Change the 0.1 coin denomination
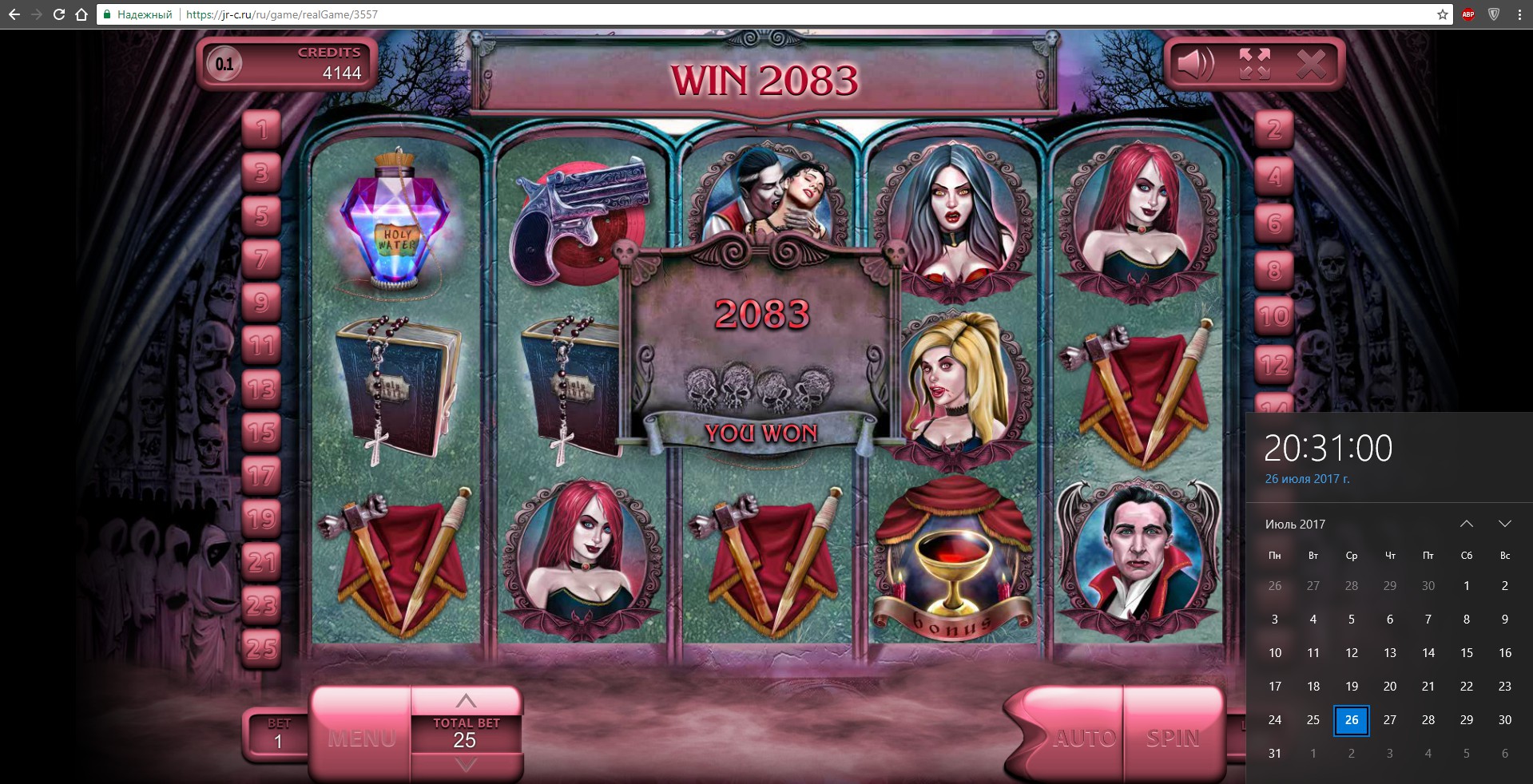This screenshot has width=1533, height=784. click(224, 64)
